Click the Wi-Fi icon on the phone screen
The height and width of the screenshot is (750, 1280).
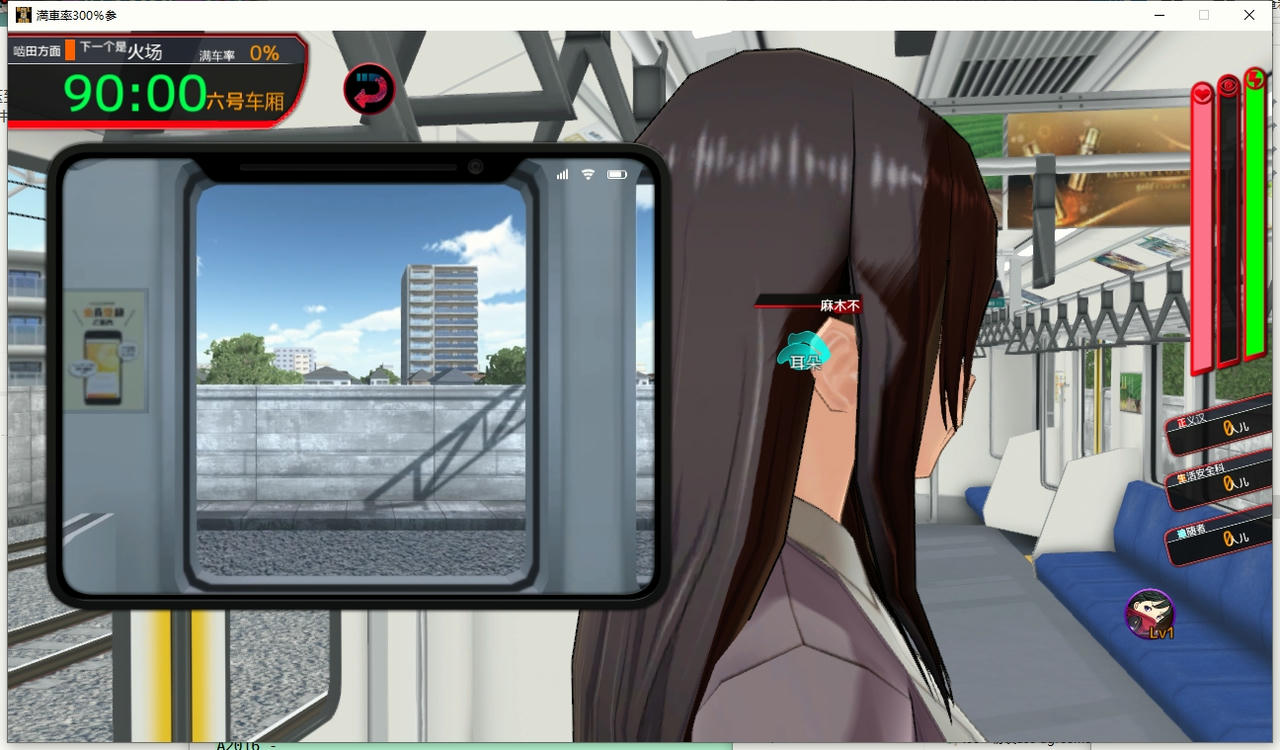(587, 173)
